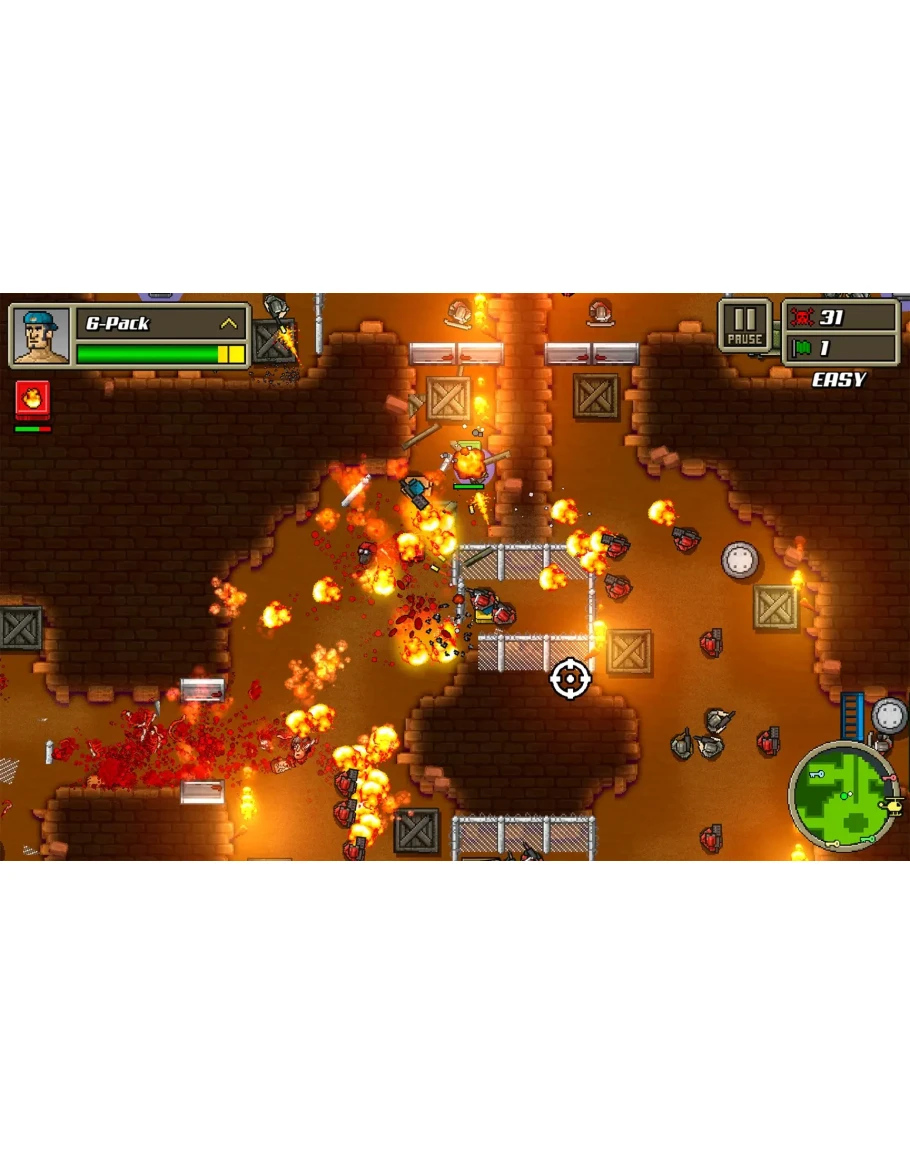Pause the game
The image size is (910, 1155).
tap(745, 325)
